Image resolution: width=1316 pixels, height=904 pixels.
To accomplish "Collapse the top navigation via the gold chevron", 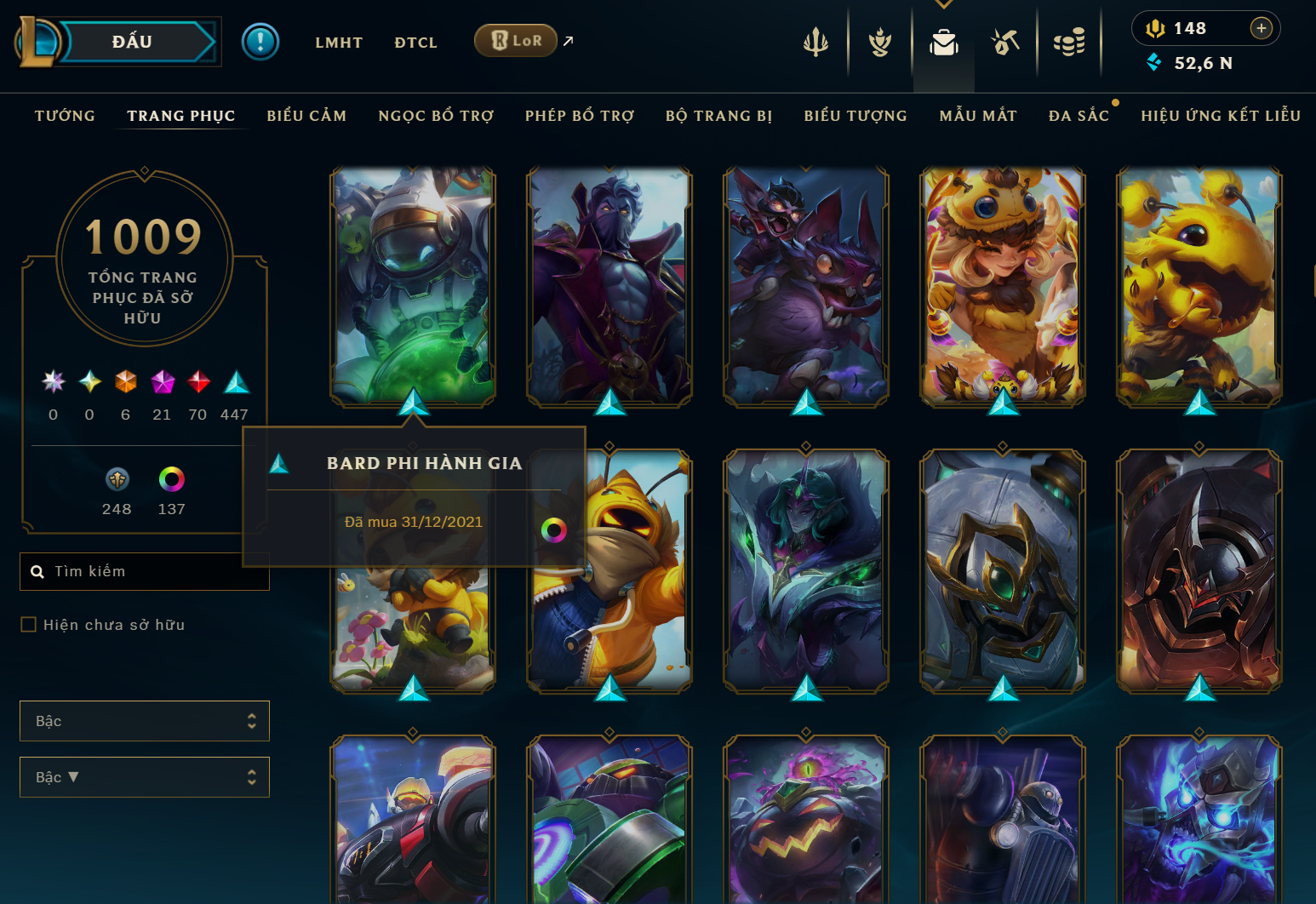I will [943, 4].
